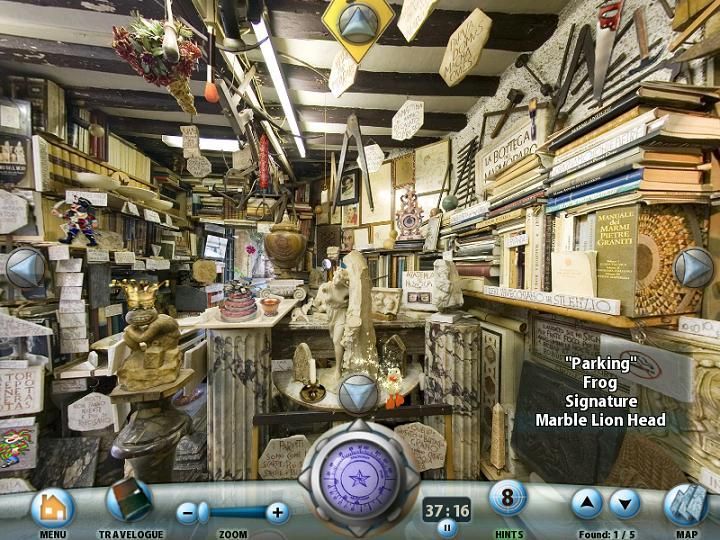Zoom out with the minus button
The width and height of the screenshot is (720, 540).
pyautogui.click(x=188, y=513)
